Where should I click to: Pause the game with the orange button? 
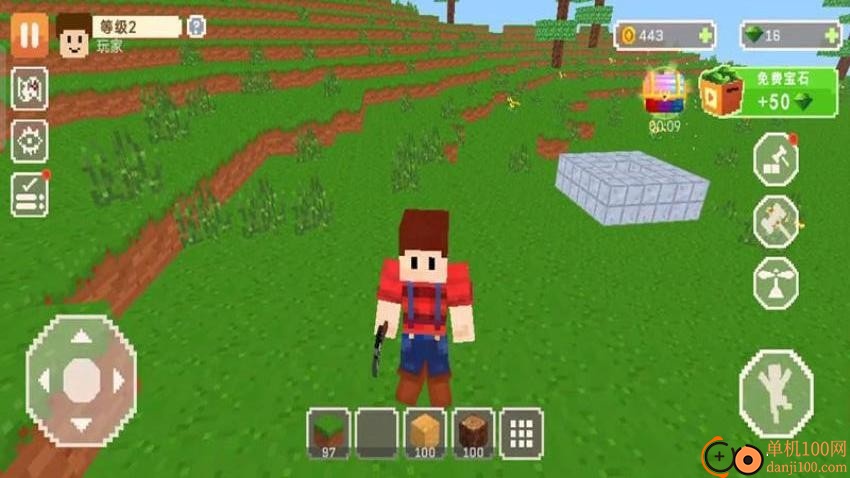tap(29, 35)
